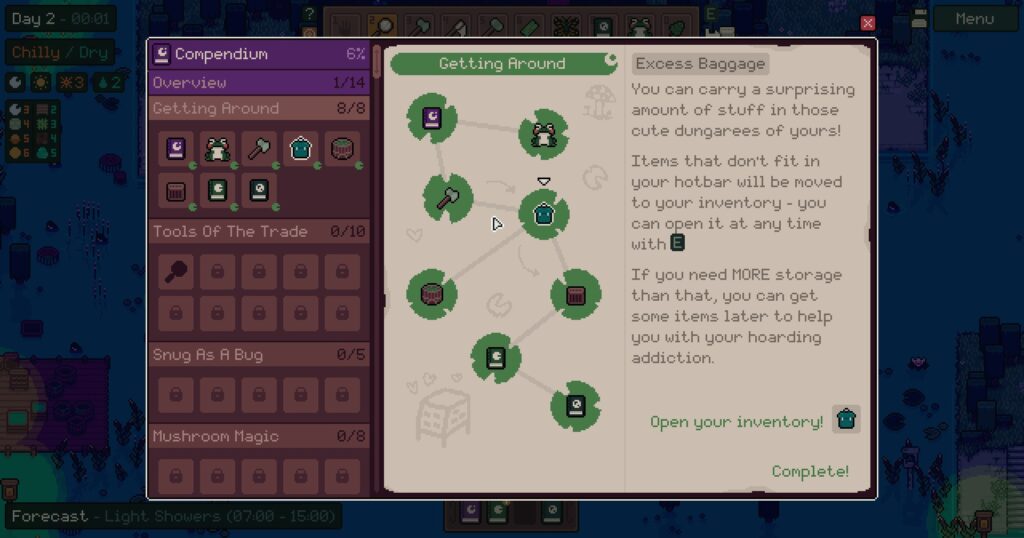Image resolution: width=1024 pixels, height=538 pixels.
Task: Open the Menu button
Action: point(974,19)
